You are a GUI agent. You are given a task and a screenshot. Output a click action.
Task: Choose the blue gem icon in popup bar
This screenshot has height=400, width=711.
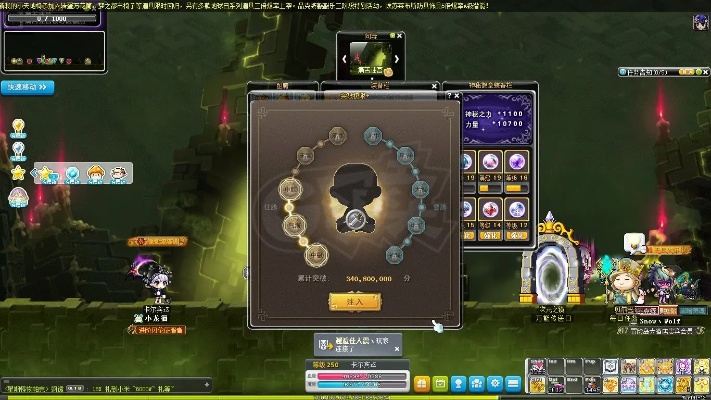[x=72, y=174]
